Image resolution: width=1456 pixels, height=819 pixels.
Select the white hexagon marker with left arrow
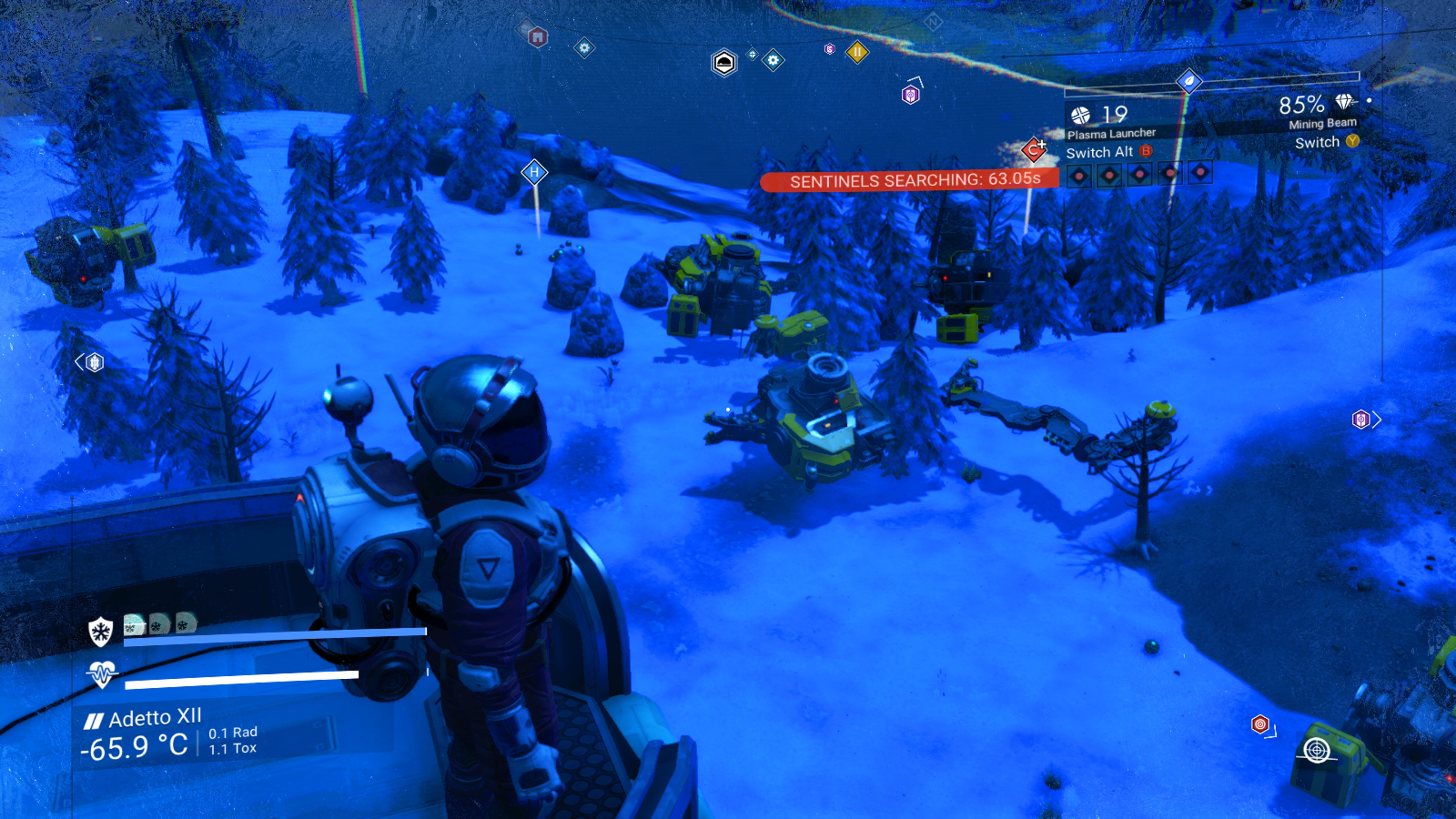[94, 362]
